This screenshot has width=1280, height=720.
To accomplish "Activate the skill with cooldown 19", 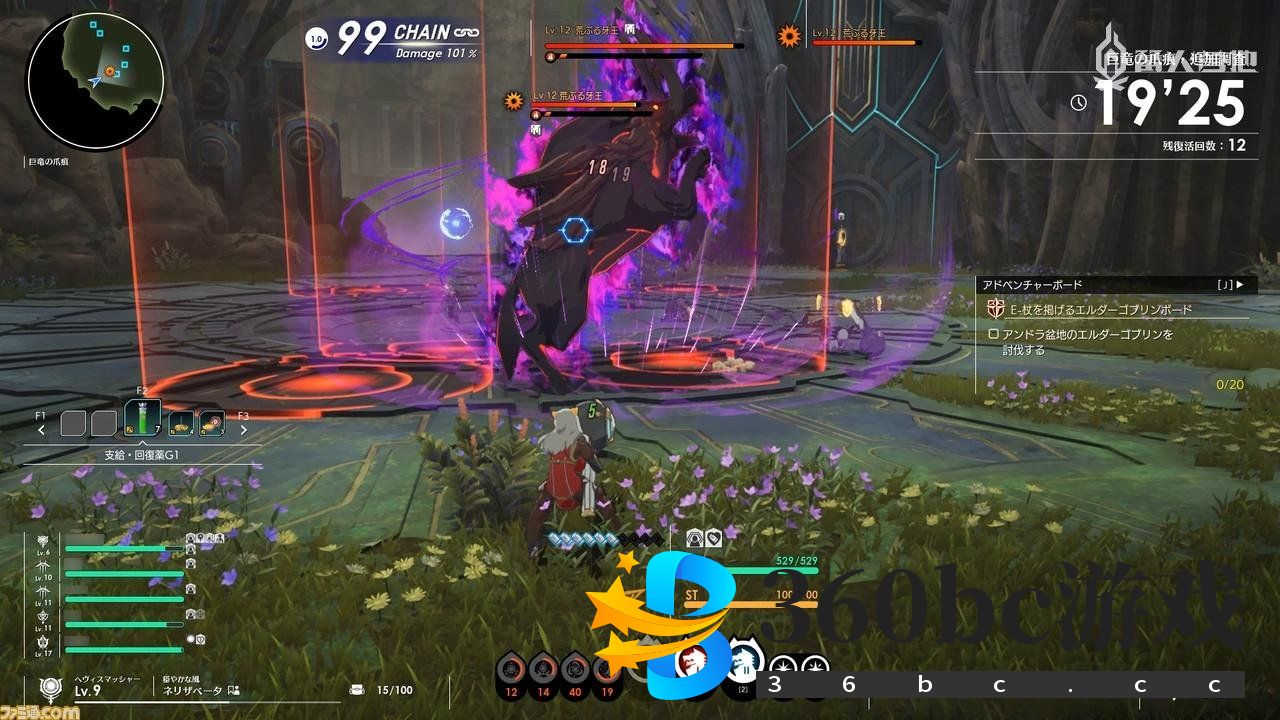I will (x=605, y=670).
